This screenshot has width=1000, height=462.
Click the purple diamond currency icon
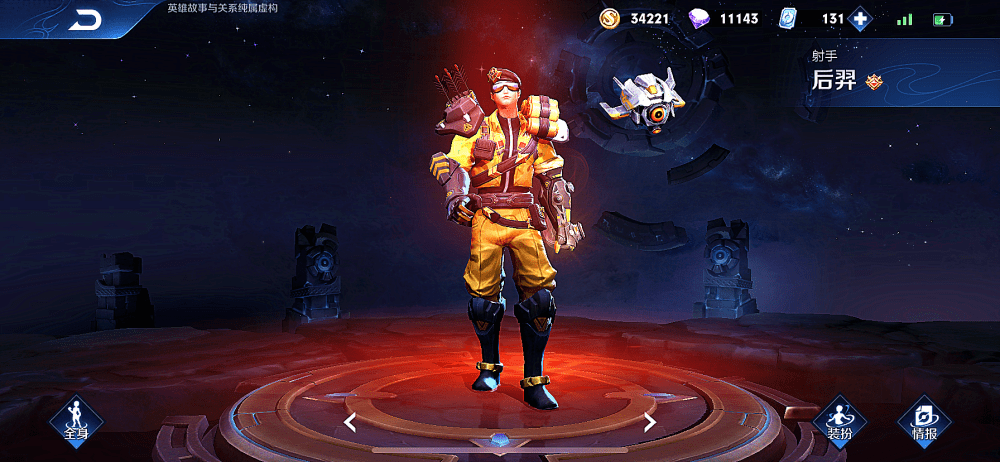click(x=700, y=18)
